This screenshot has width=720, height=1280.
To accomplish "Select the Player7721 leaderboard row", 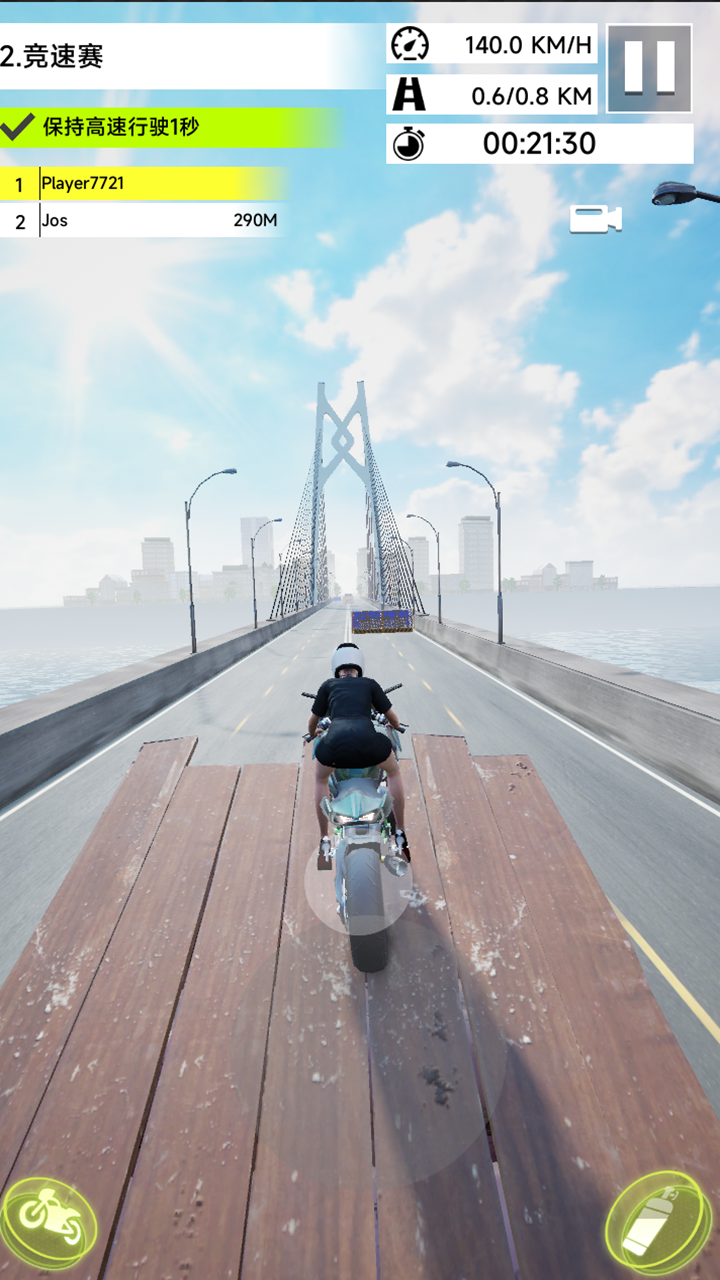I will [x=143, y=184].
